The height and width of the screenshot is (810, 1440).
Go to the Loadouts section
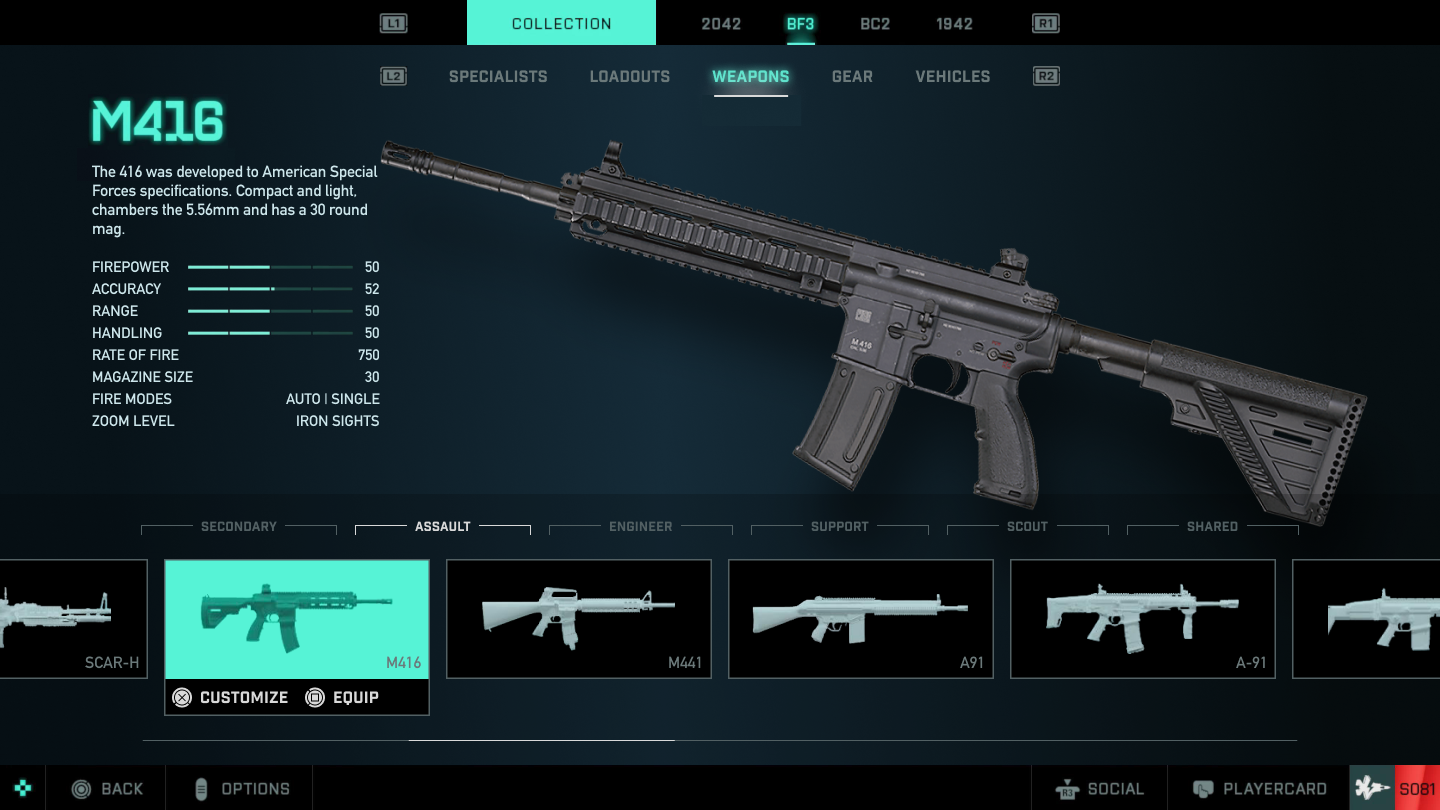point(630,76)
